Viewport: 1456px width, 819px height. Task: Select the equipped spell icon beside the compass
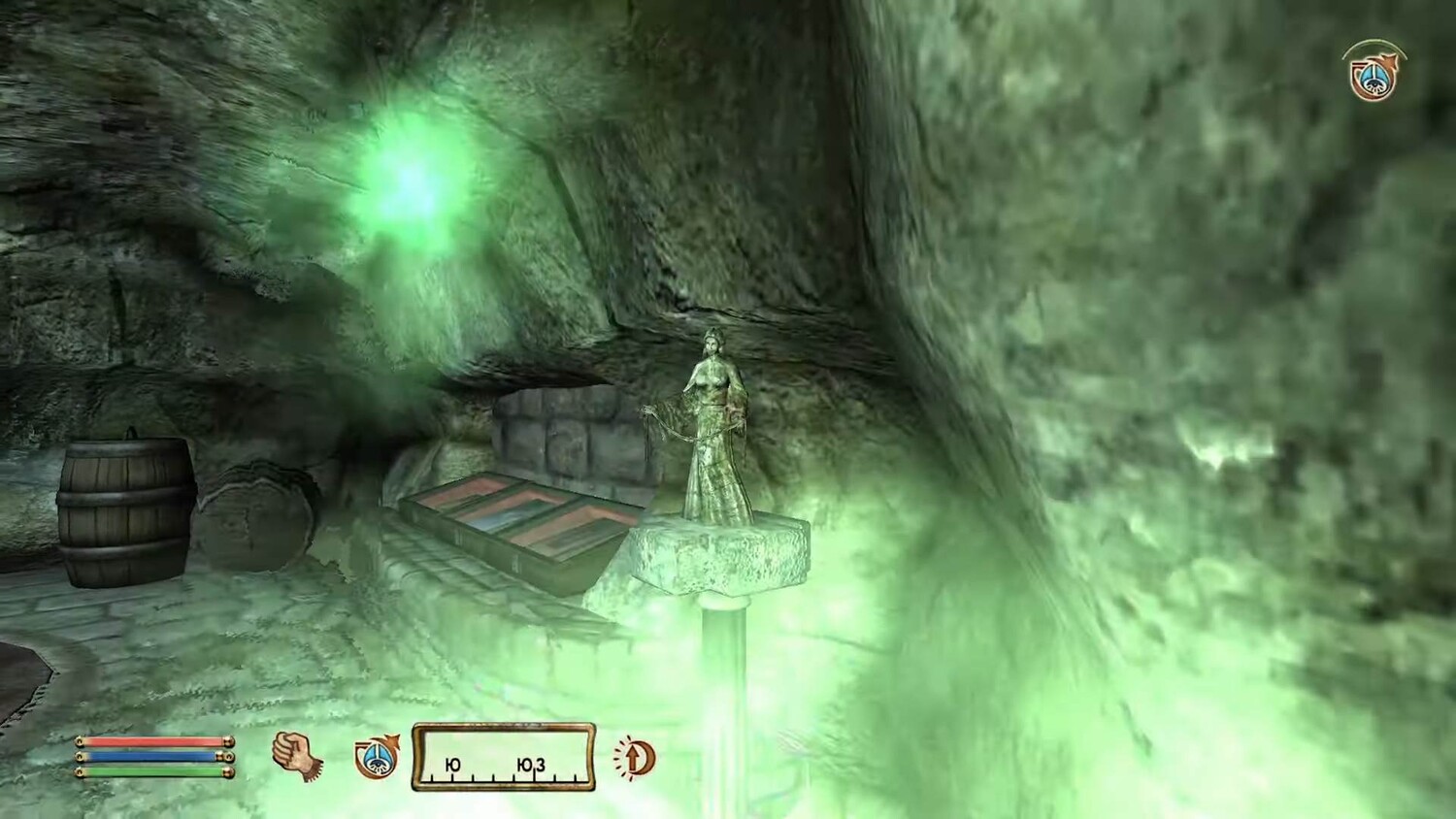click(x=376, y=757)
